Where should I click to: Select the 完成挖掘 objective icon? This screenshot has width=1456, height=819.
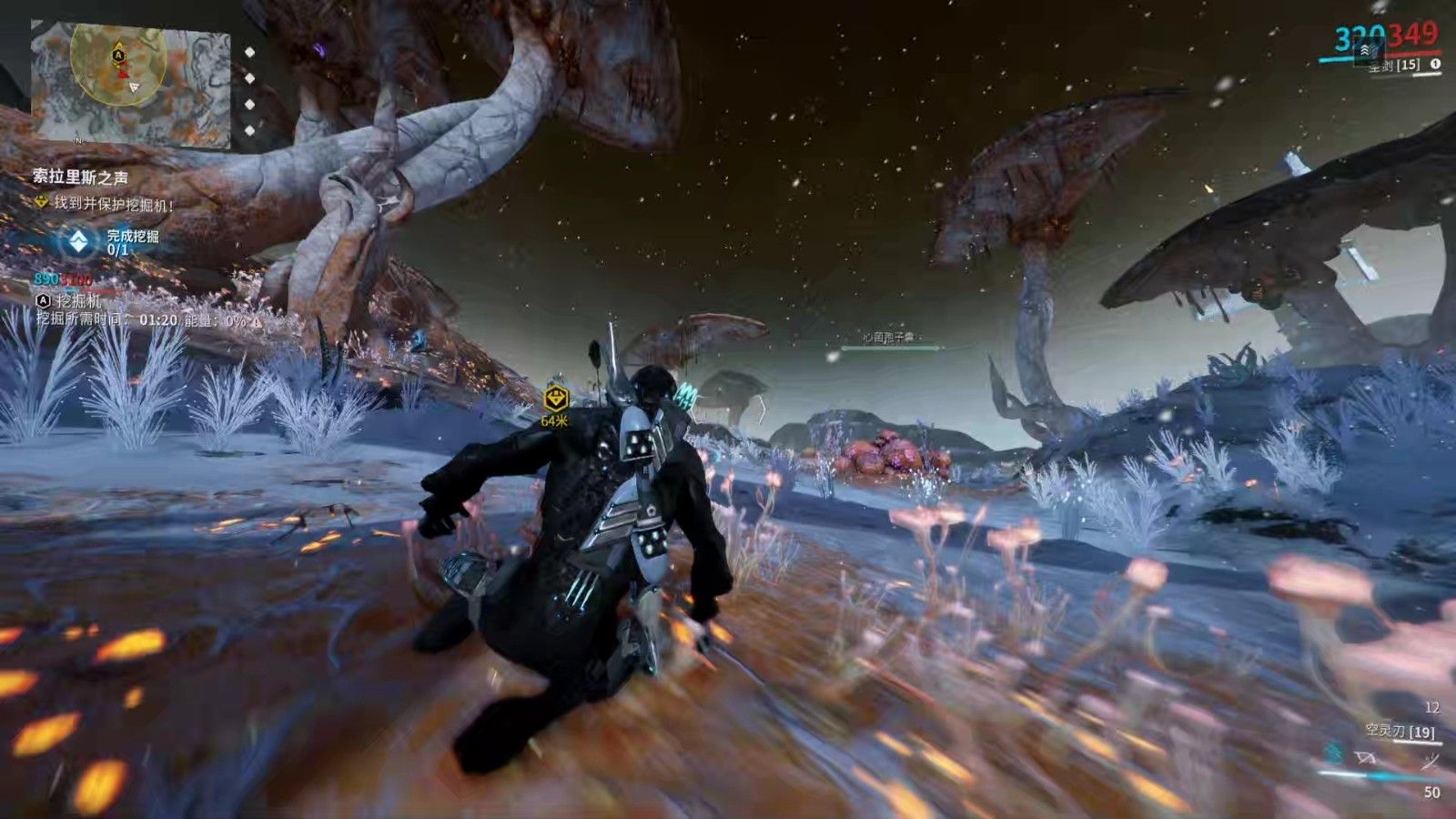point(80,241)
